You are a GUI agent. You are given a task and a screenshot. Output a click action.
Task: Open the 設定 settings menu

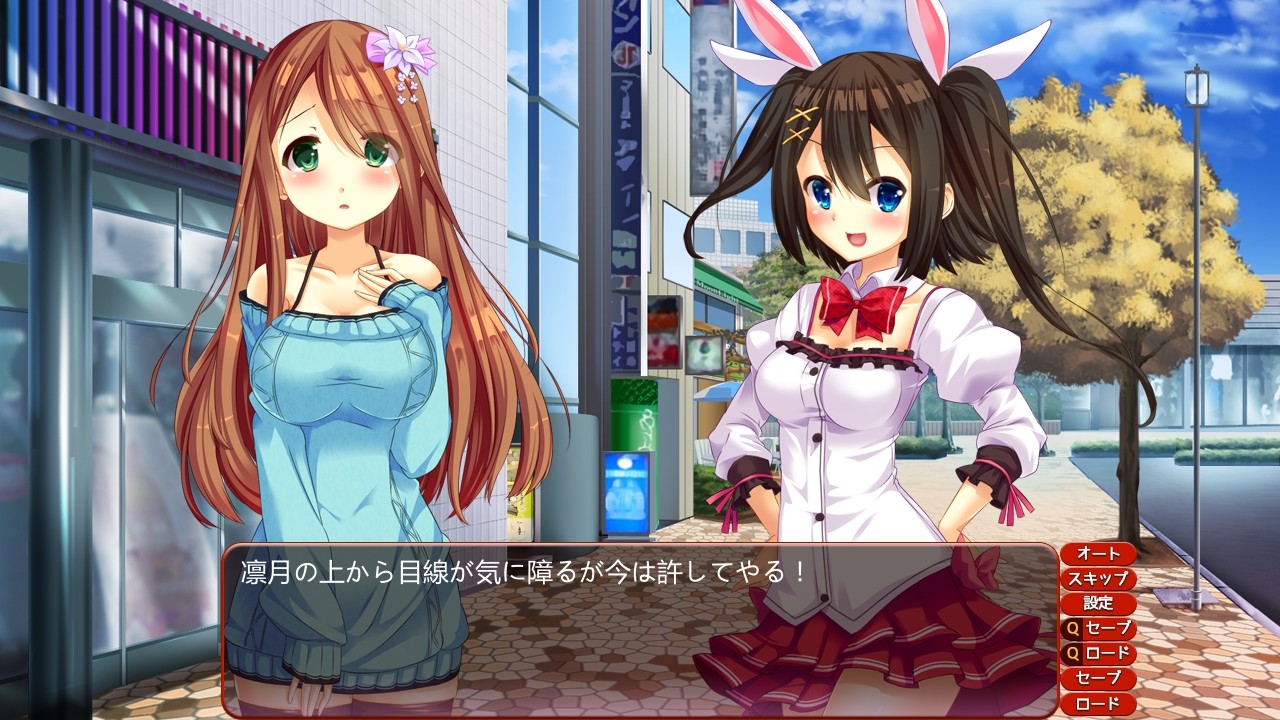tap(1097, 604)
